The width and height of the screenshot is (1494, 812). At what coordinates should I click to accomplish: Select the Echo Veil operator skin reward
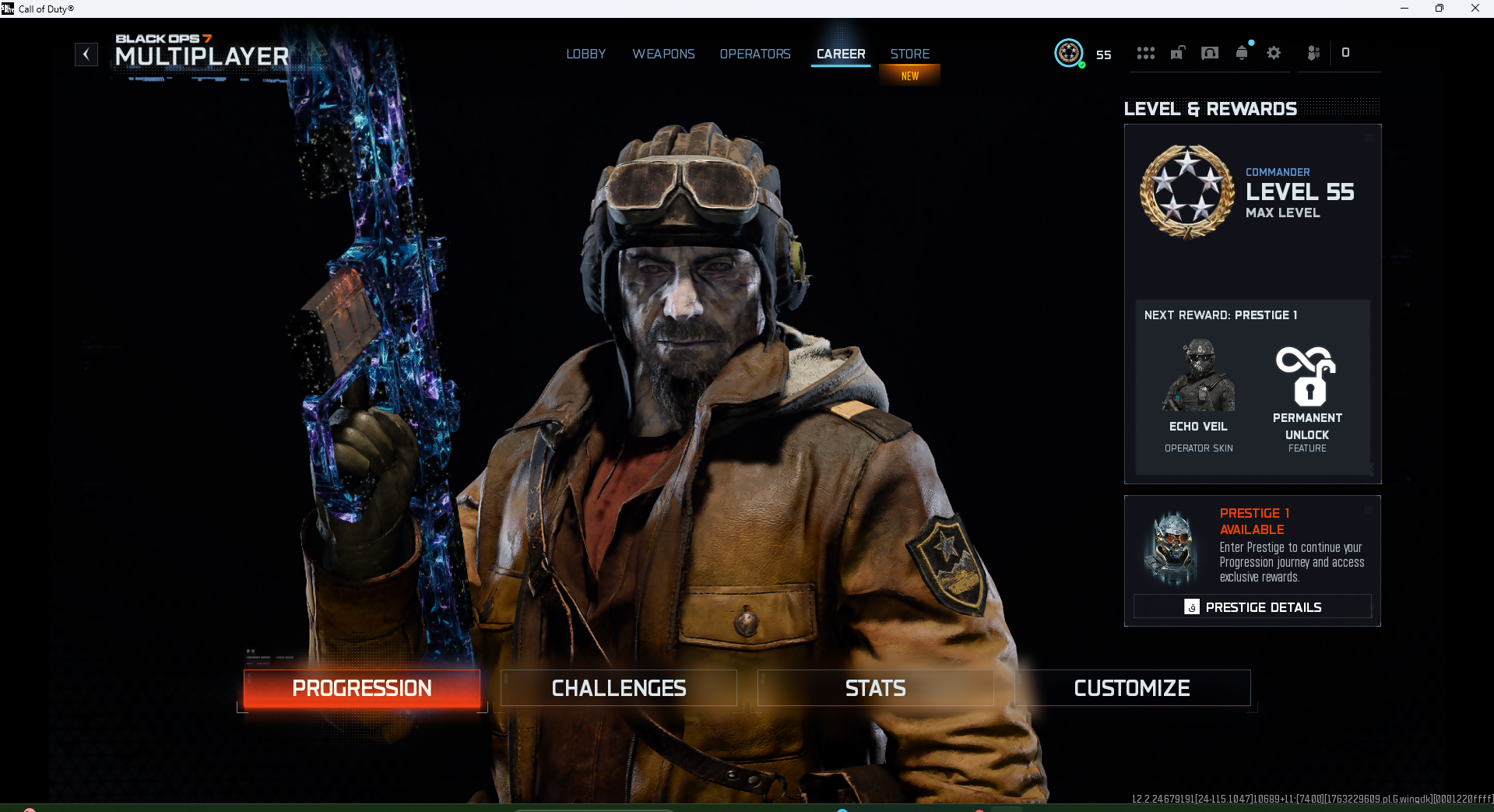point(1199,394)
